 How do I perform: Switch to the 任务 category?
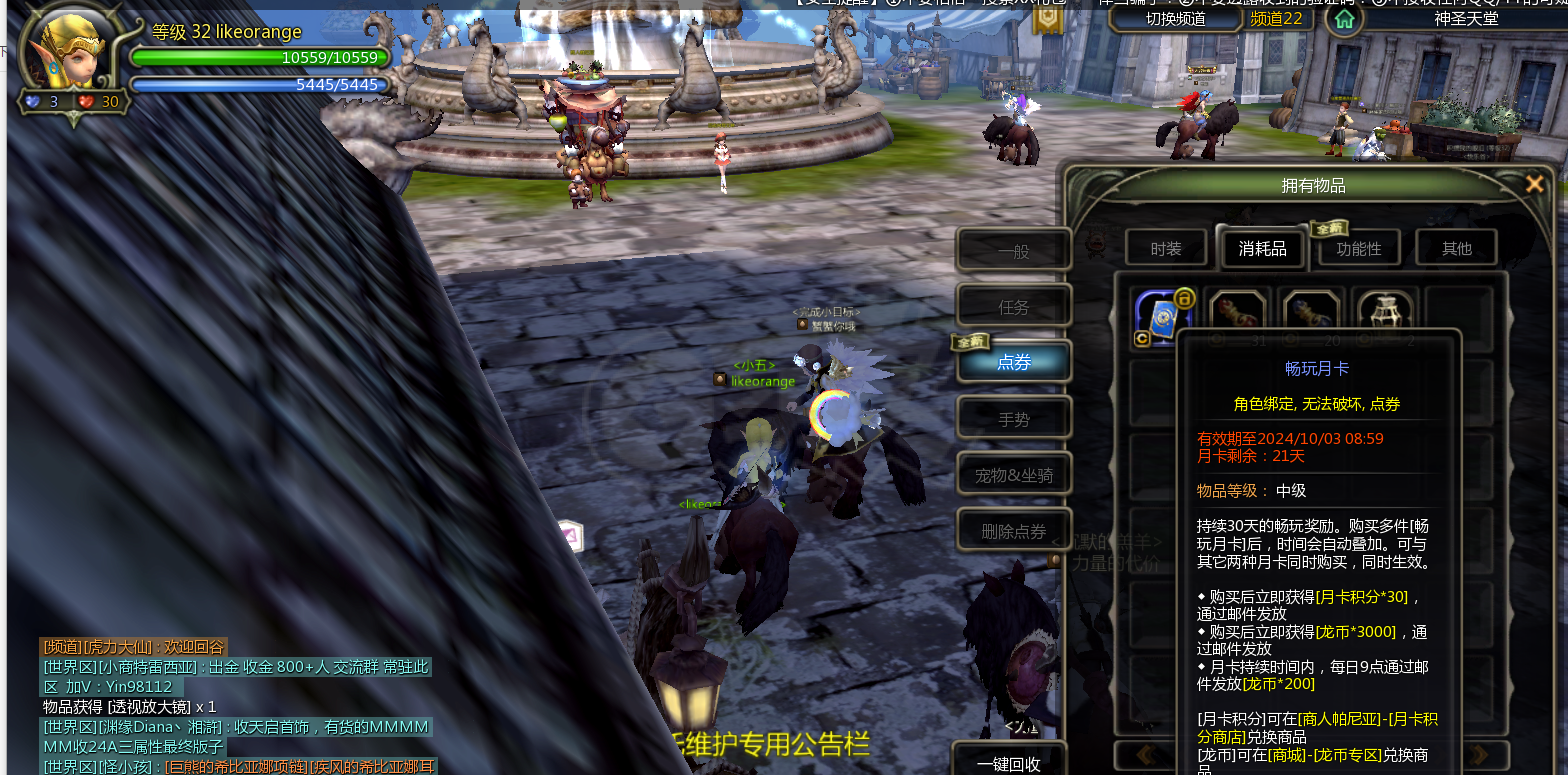coord(1013,307)
